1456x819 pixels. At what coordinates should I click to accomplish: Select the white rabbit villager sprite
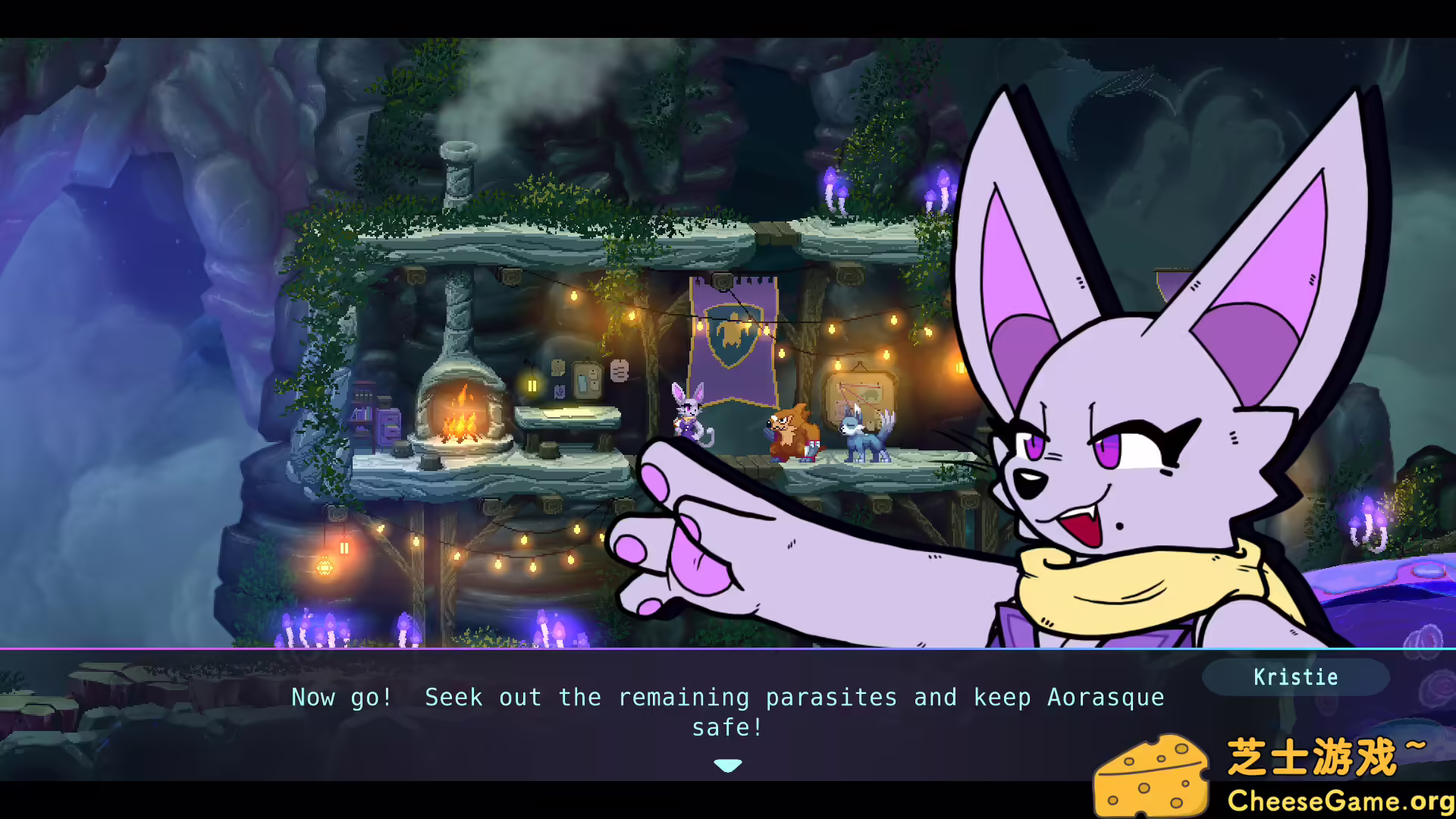point(686,417)
